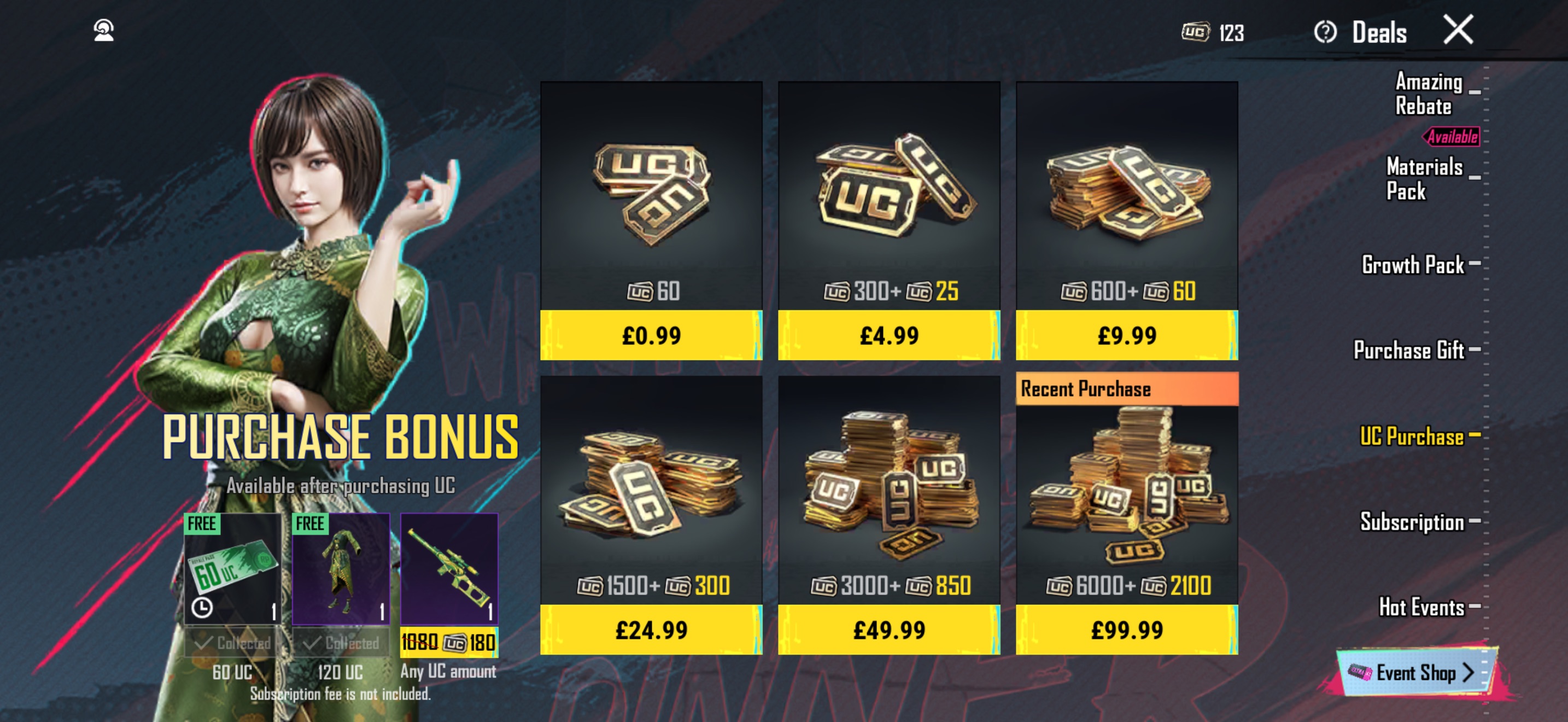Image resolution: width=1568 pixels, height=722 pixels.
Task: Buy the 1500+300 UC pack for £24.99
Action: [651, 629]
